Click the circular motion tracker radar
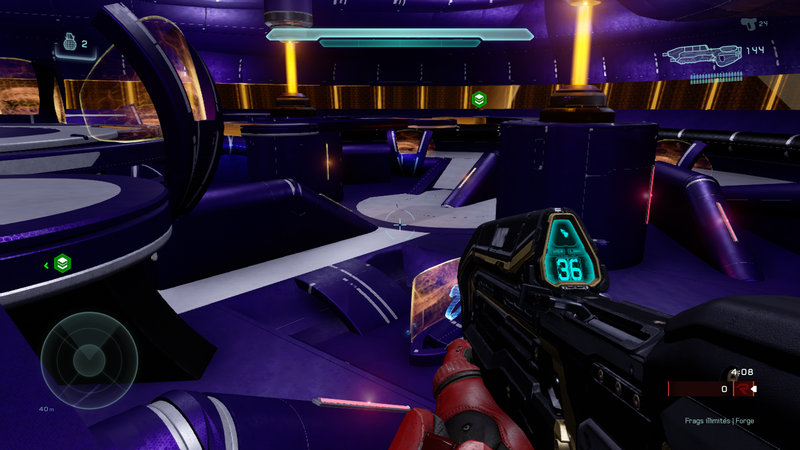 [x=89, y=358]
